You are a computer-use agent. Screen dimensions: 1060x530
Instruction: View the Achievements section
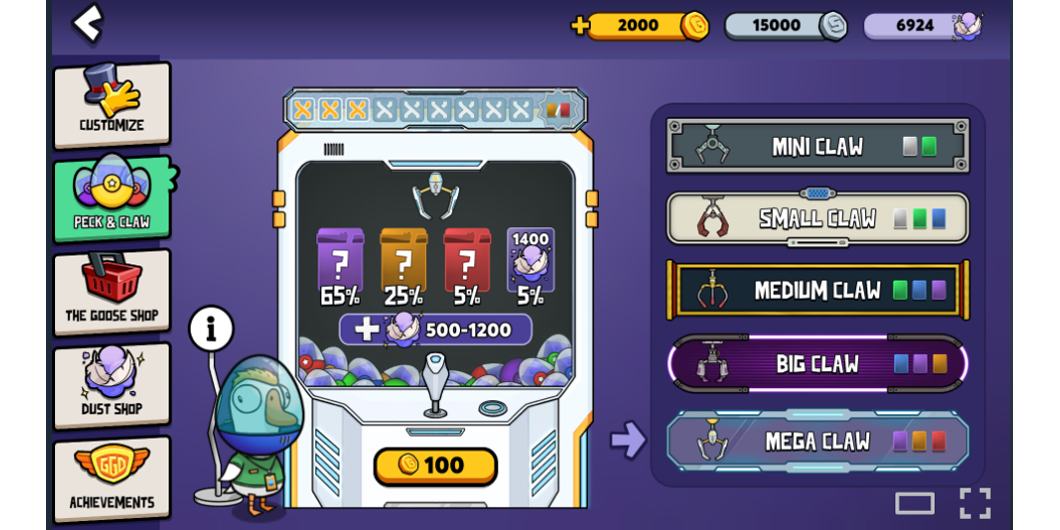[x=111, y=478]
